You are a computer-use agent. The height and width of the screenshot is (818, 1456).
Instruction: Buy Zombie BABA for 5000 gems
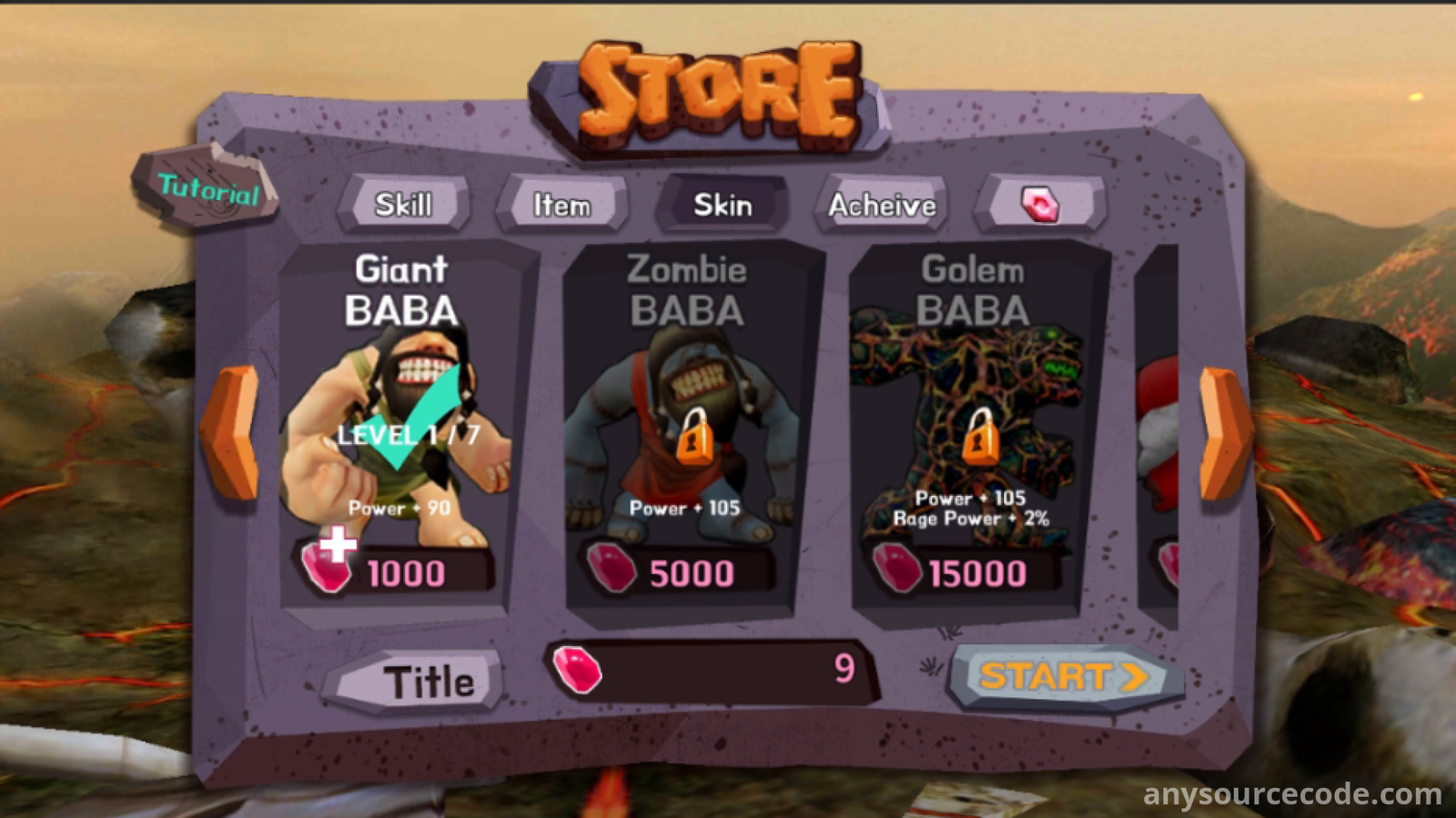pos(682,572)
